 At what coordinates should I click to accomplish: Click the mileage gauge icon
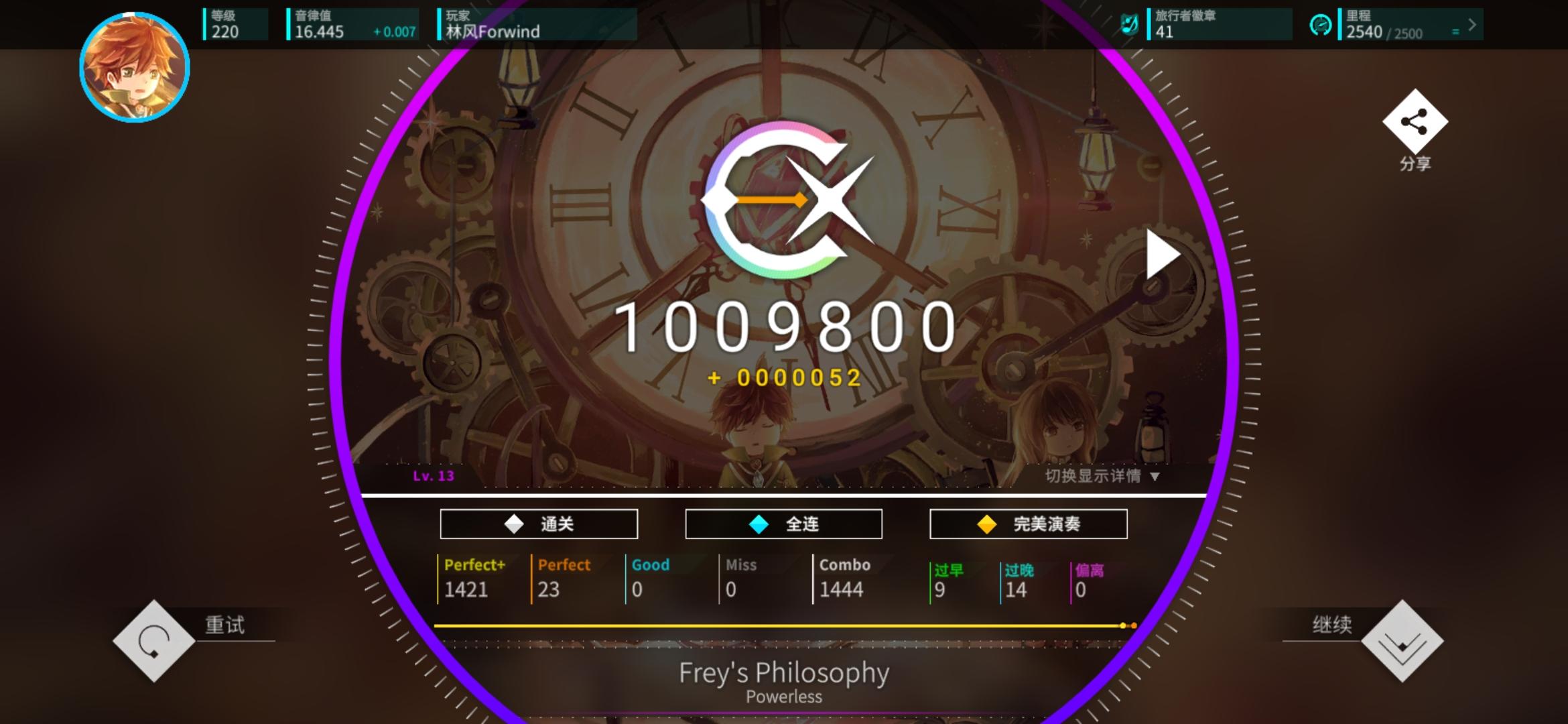[x=1321, y=23]
